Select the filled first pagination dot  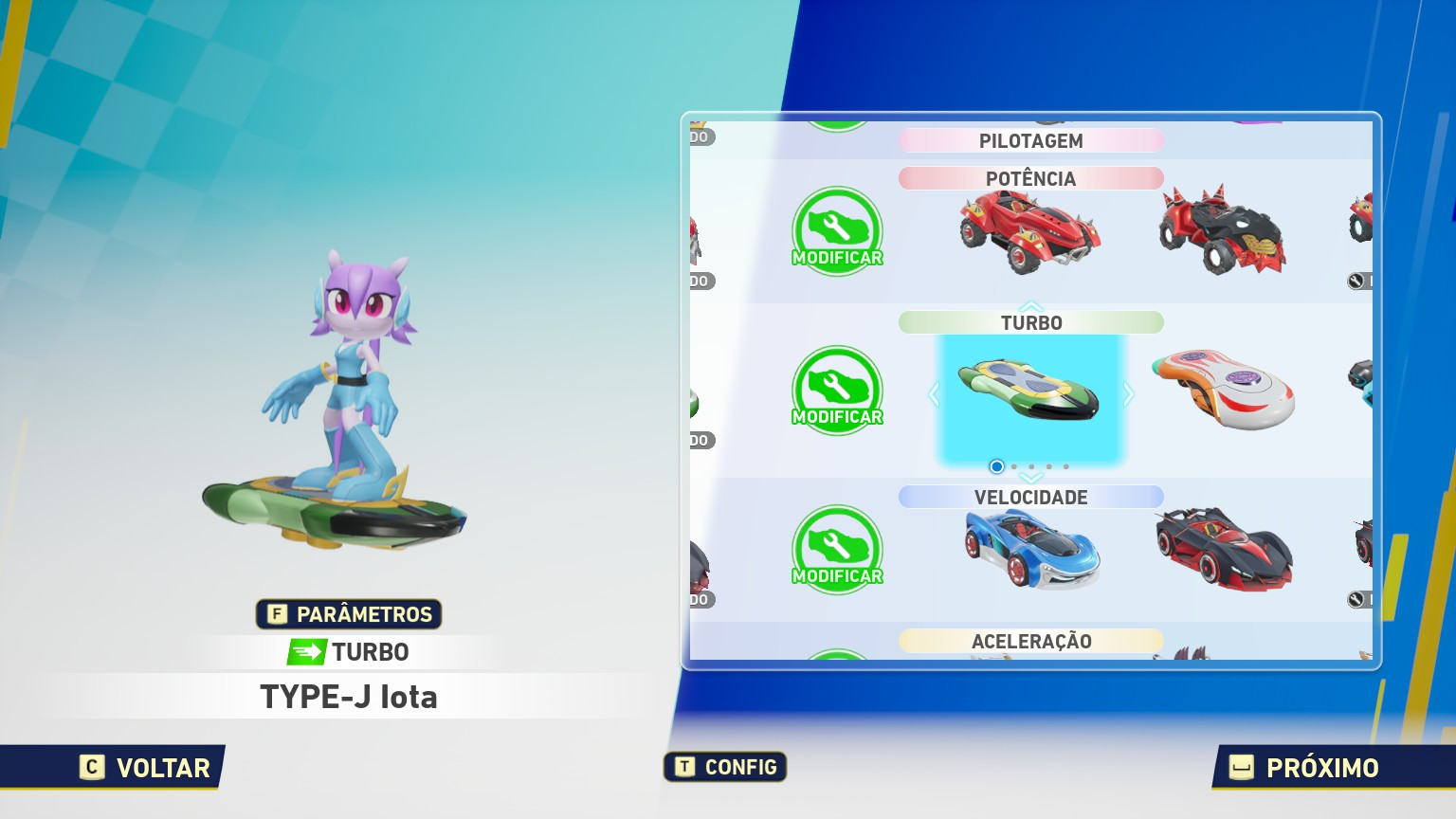point(996,466)
